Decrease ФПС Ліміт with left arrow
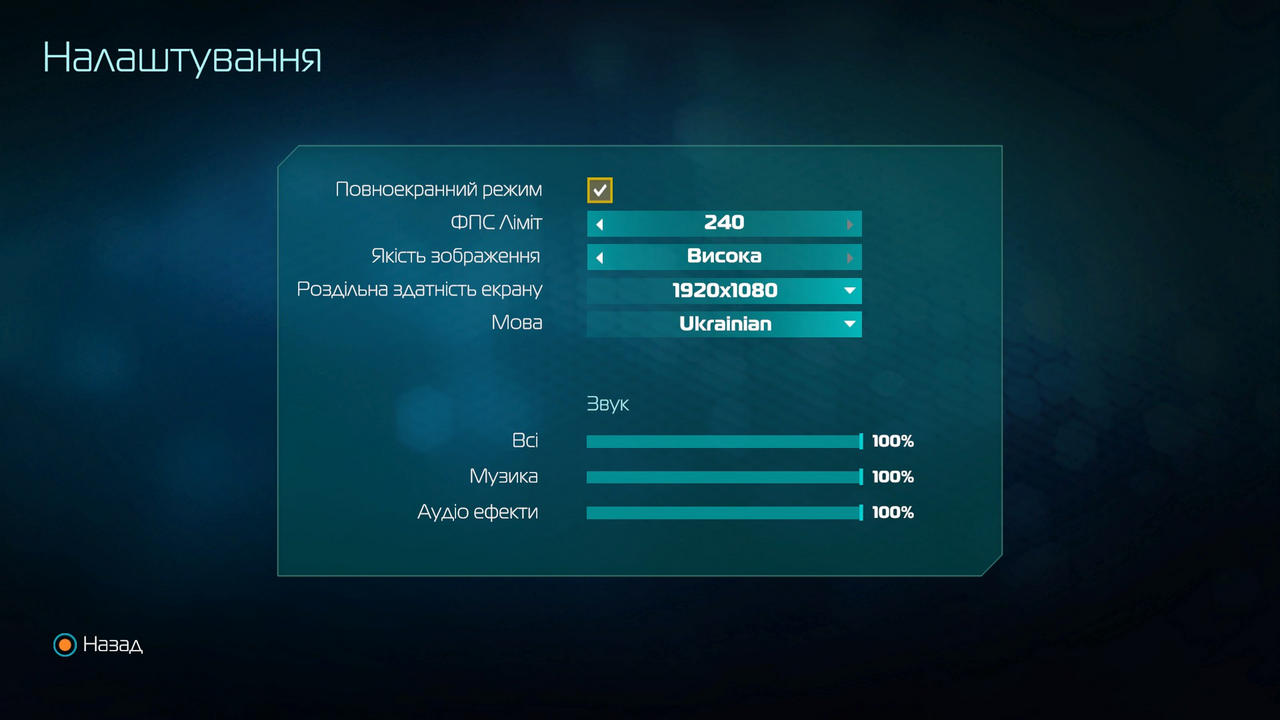Image resolution: width=1280 pixels, height=720 pixels. pyautogui.click(x=599, y=224)
